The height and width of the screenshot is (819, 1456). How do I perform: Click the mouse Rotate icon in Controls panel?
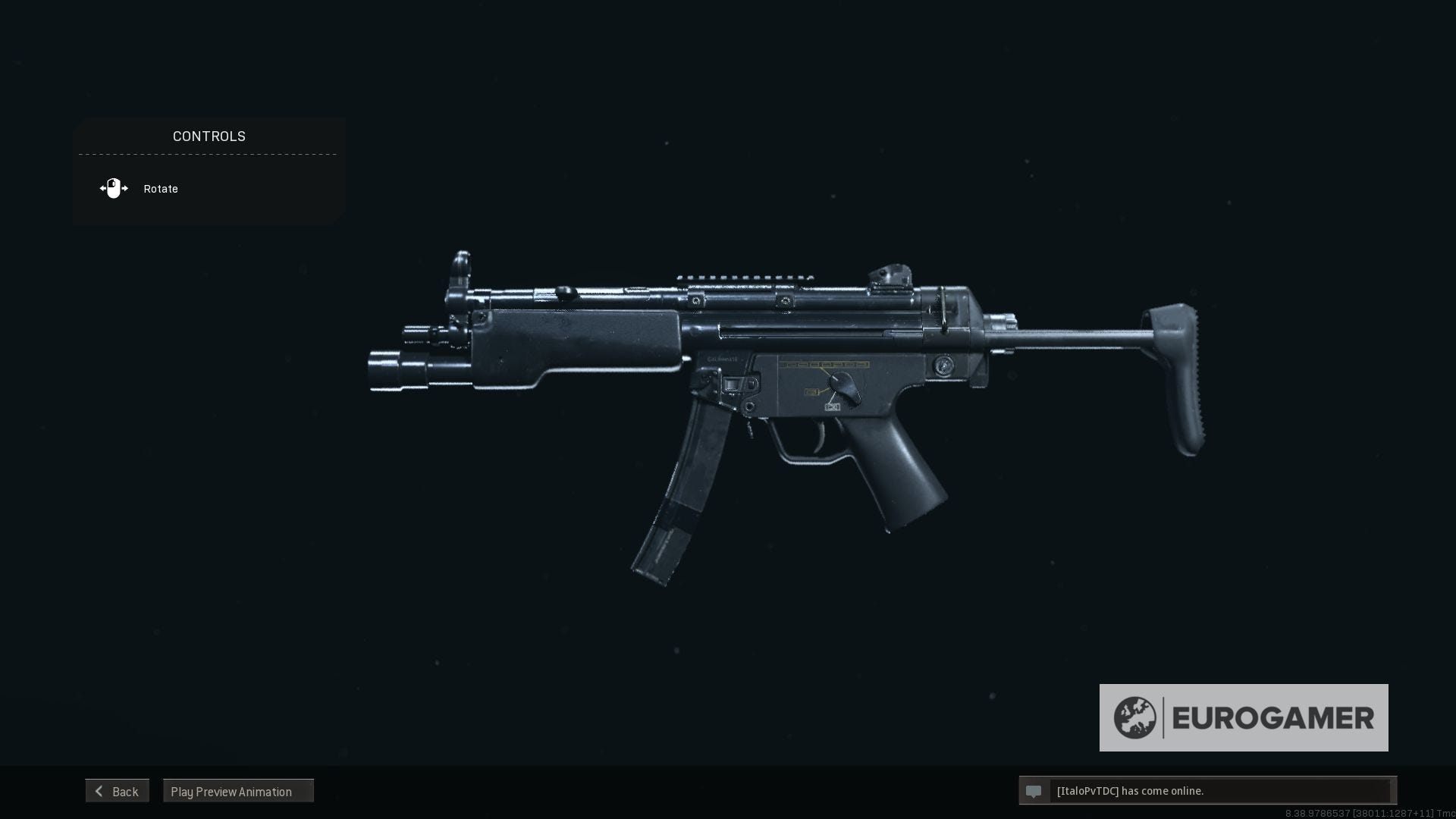[113, 188]
